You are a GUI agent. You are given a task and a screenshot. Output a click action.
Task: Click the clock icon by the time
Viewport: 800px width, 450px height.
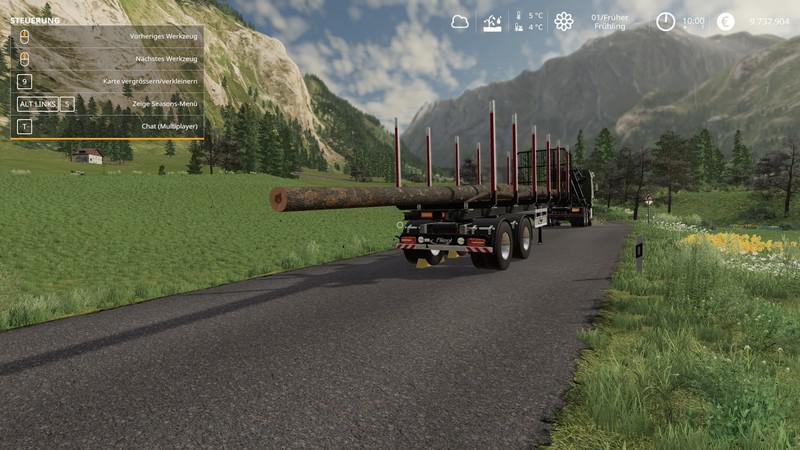(x=665, y=21)
